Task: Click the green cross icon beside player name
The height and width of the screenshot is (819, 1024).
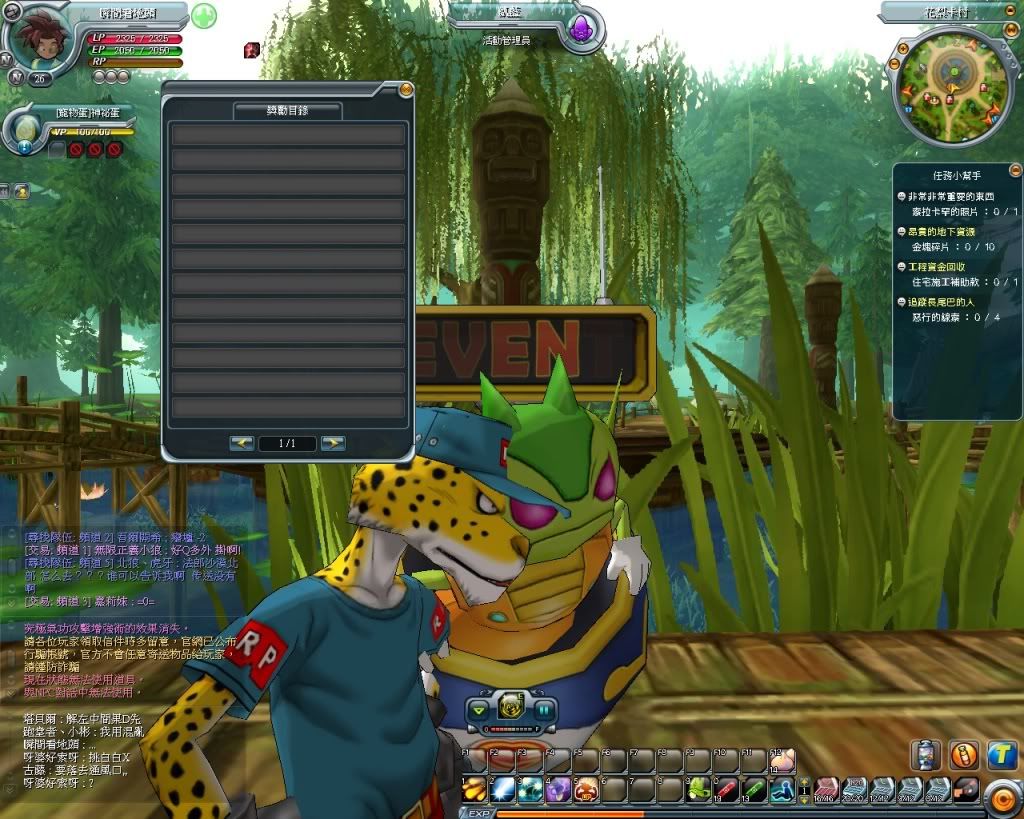Action: point(204,17)
